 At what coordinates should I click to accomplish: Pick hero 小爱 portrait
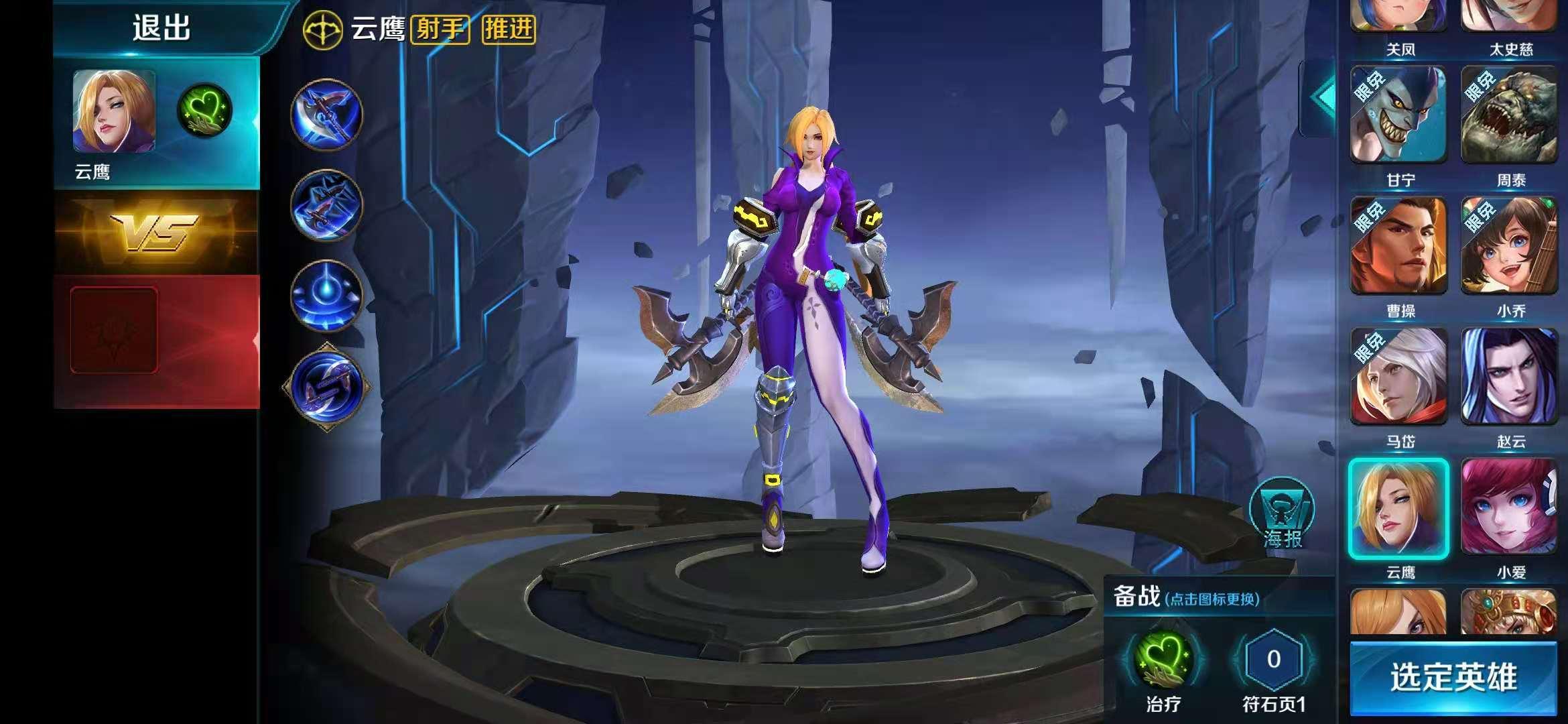1510,508
